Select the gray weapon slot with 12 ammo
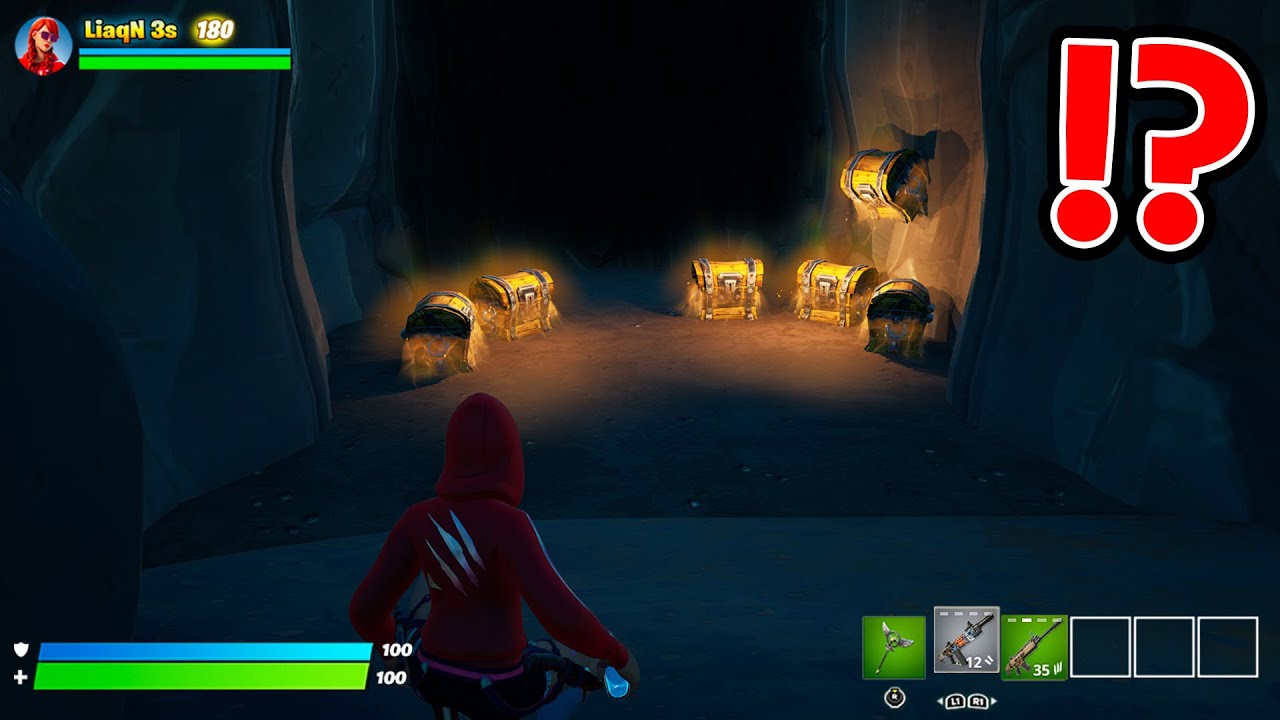The image size is (1280, 720). (x=966, y=640)
